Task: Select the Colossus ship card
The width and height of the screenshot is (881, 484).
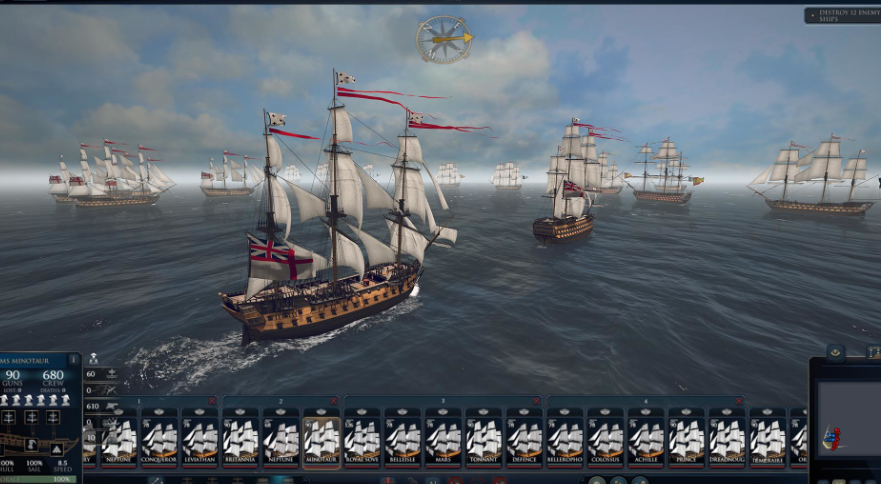Action: (605, 437)
